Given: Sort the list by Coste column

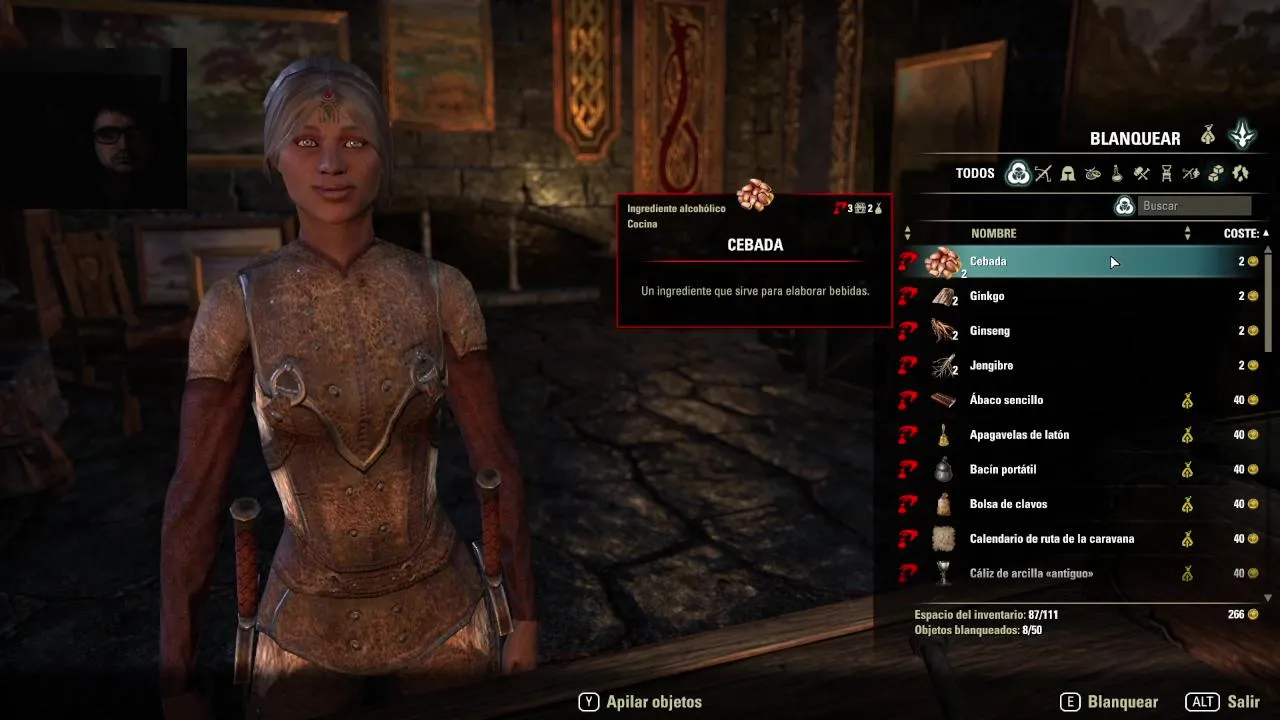Looking at the screenshot, I should 1241,233.
